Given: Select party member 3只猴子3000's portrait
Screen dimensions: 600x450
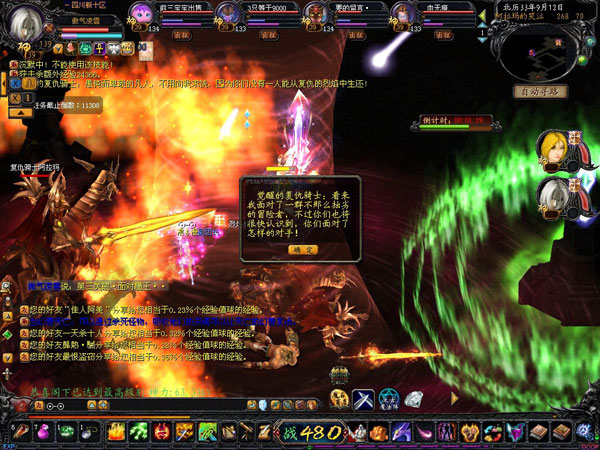Looking at the screenshot, I should click(228, 14).
